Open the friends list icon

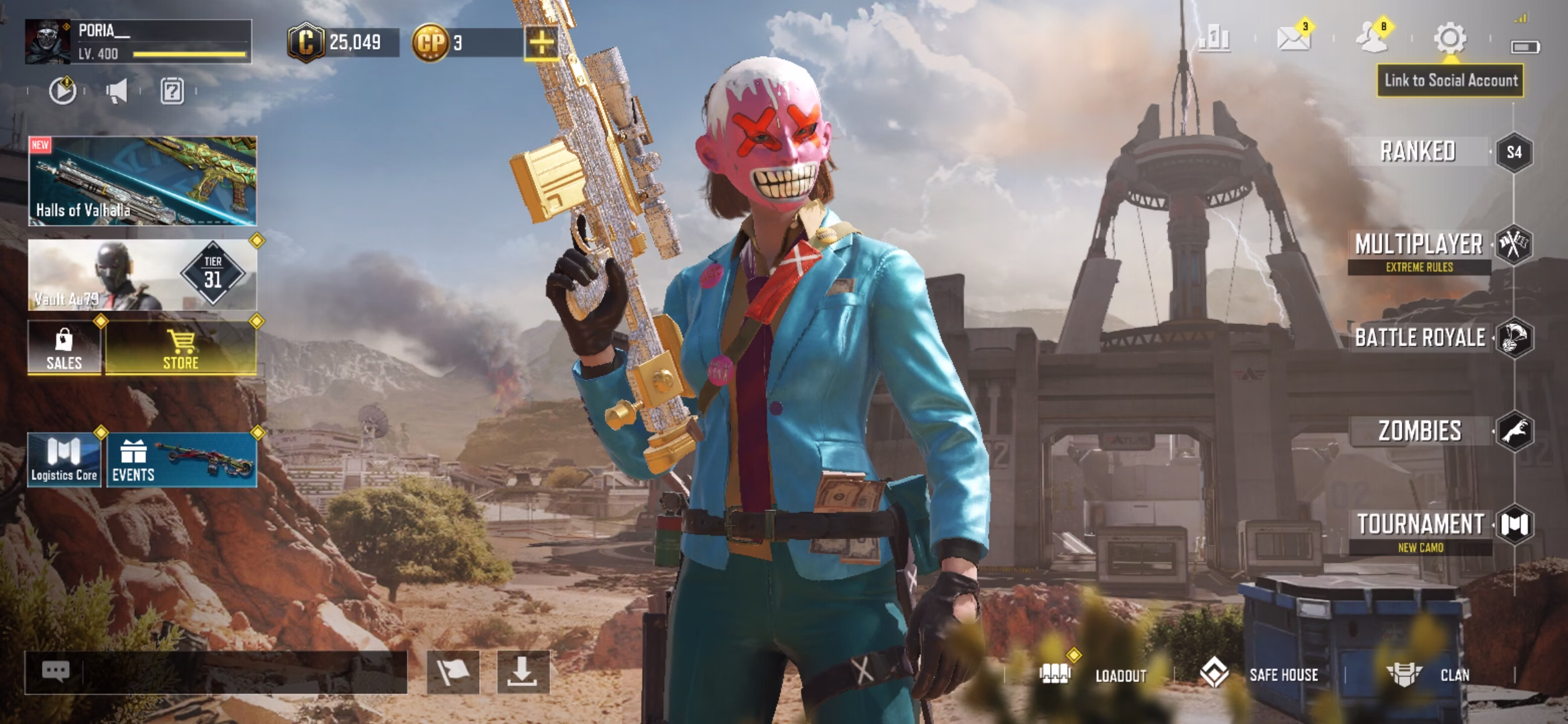click(x=1372, y=38)
